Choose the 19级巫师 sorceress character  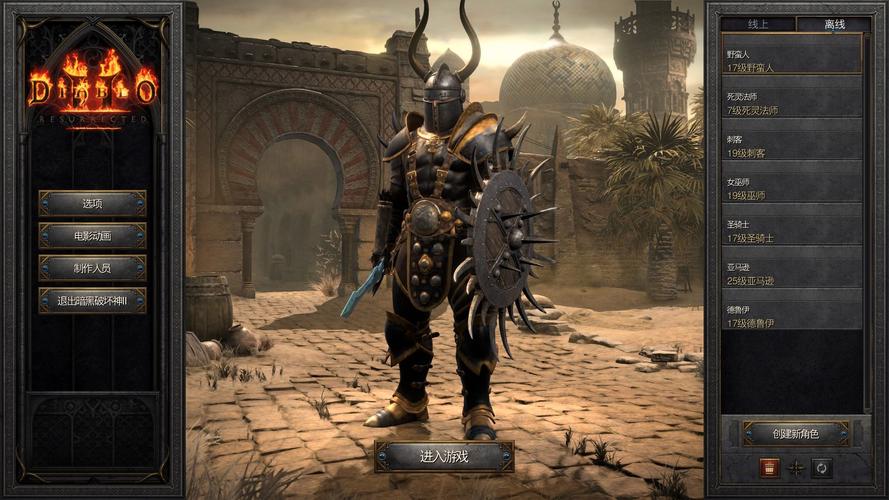coord(793,189)
